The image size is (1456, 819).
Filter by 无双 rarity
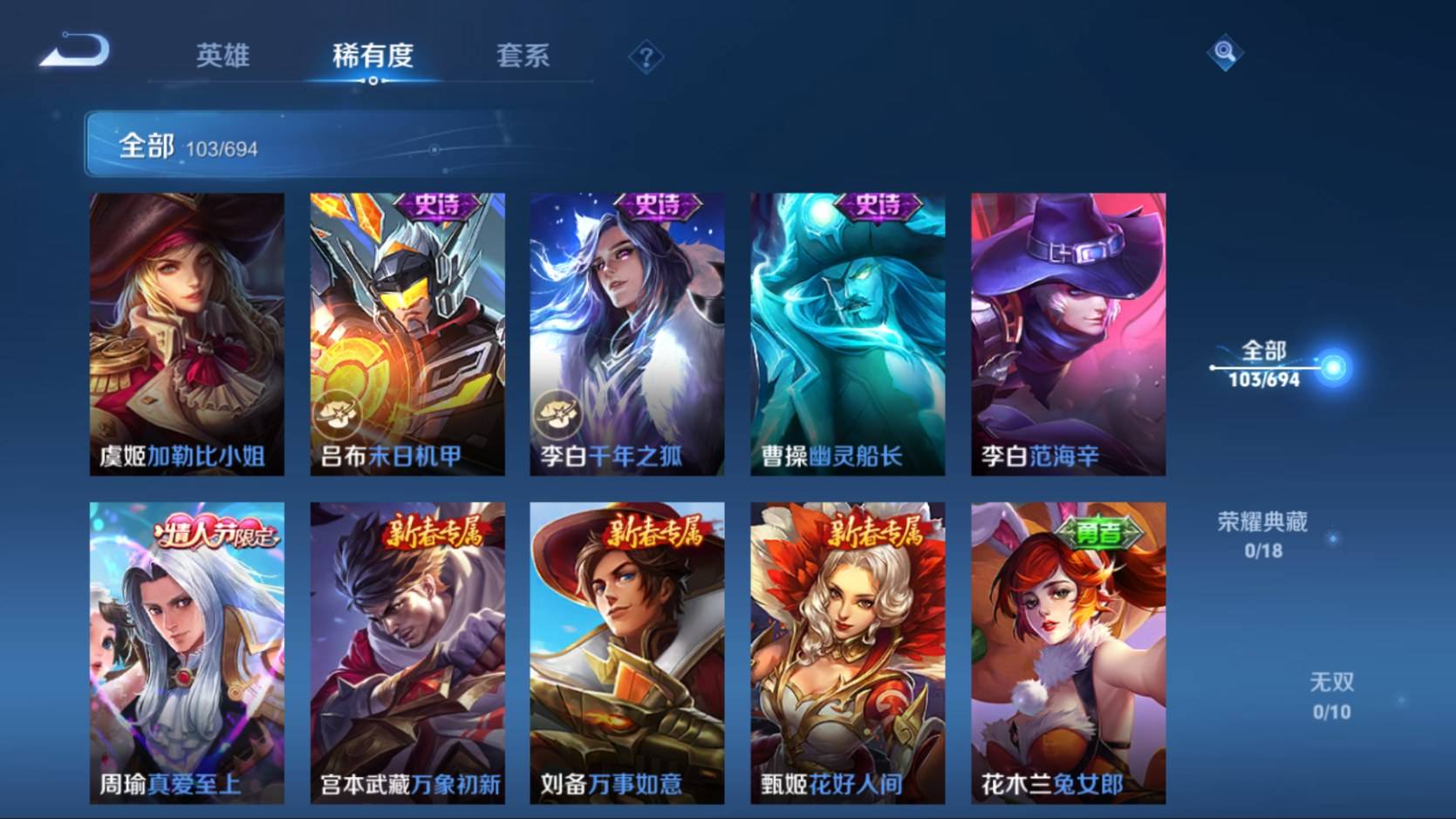pos(1331,695)
